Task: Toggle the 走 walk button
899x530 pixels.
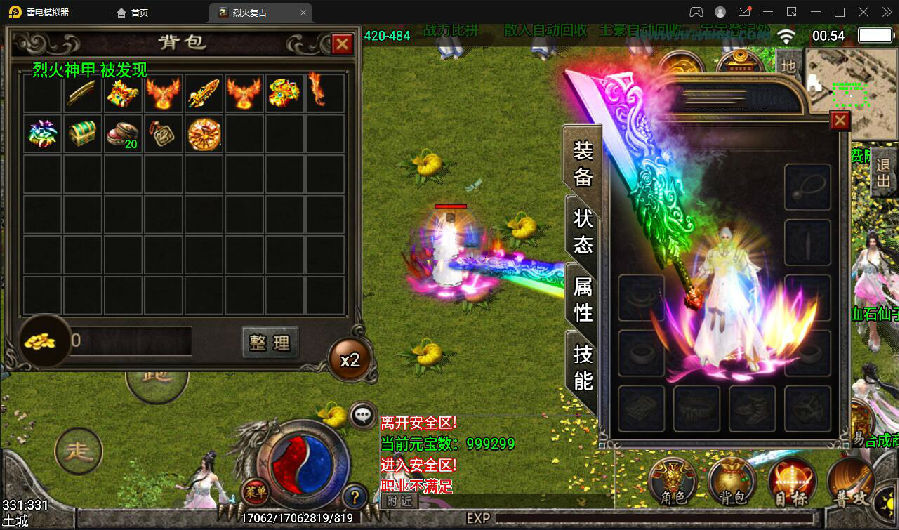Action: (78, 451)
